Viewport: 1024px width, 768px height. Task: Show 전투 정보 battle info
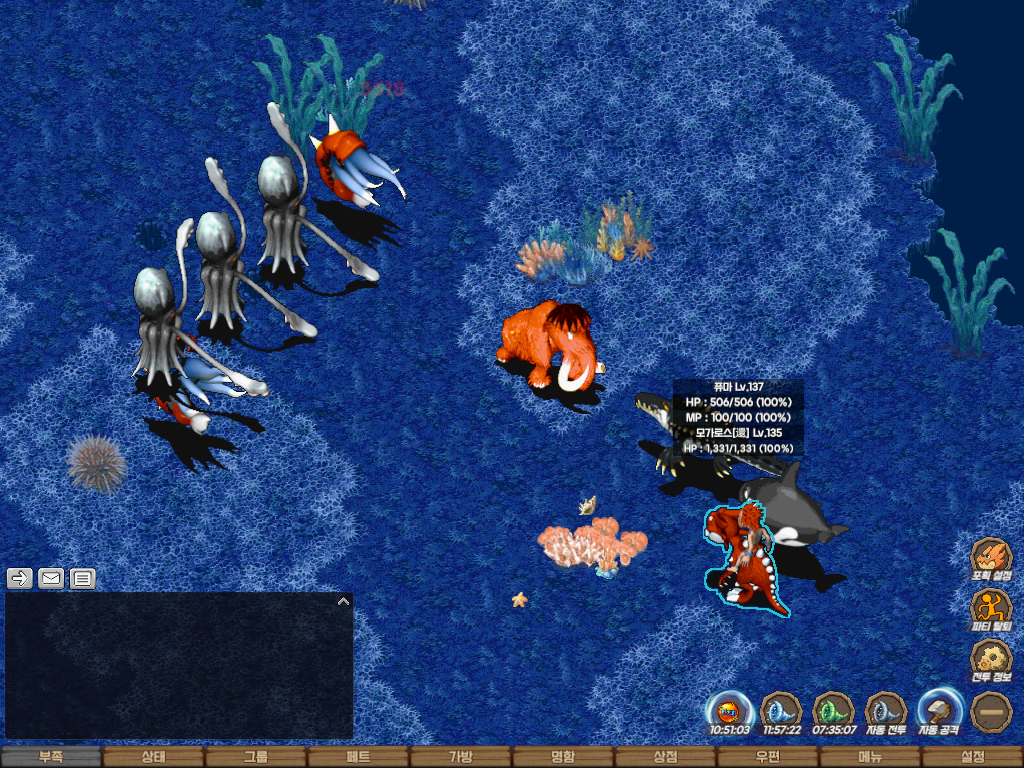pyautogui.click(x=991, y=659)
